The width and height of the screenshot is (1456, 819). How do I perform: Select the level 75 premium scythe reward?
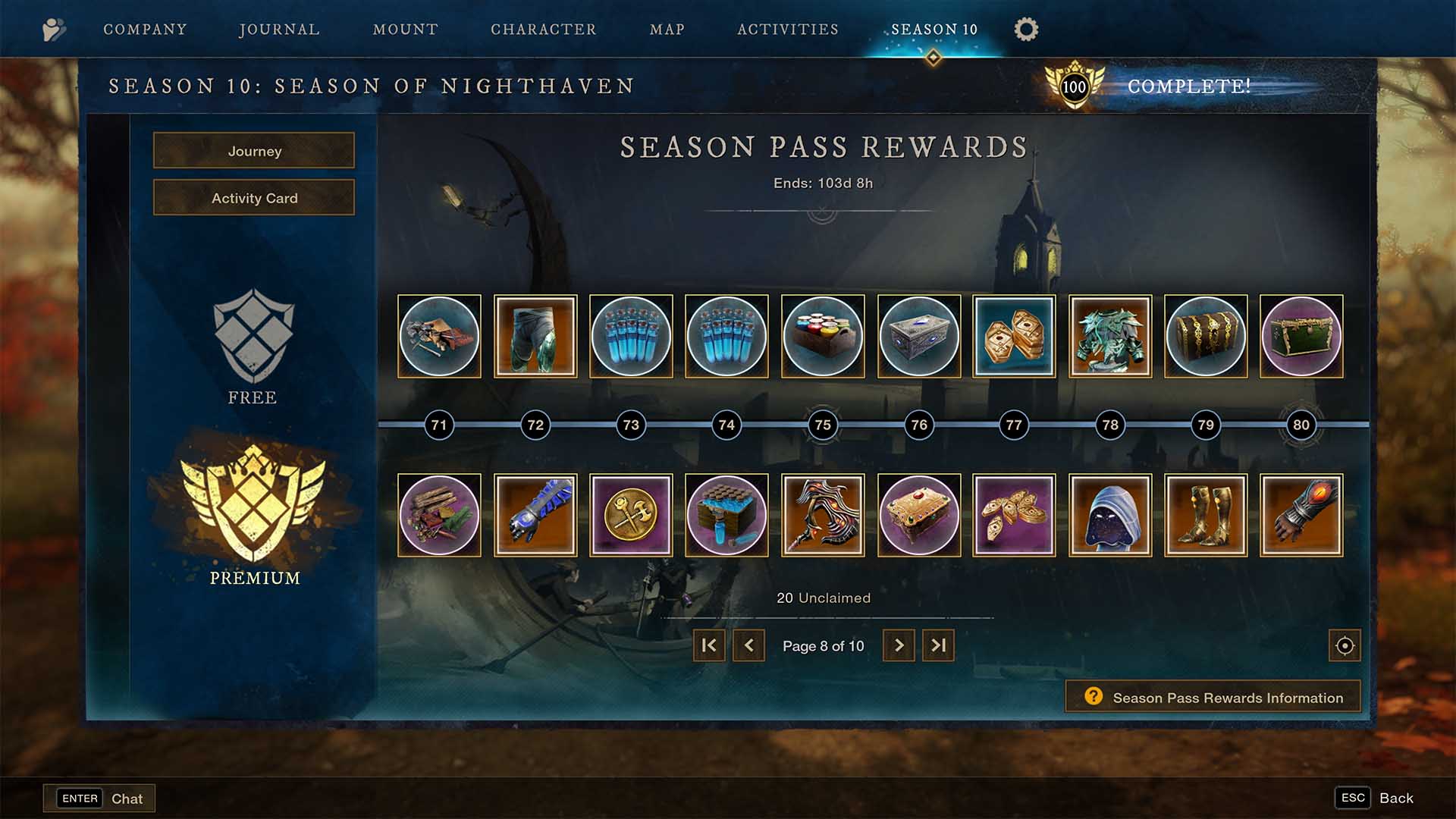(823, 515)
